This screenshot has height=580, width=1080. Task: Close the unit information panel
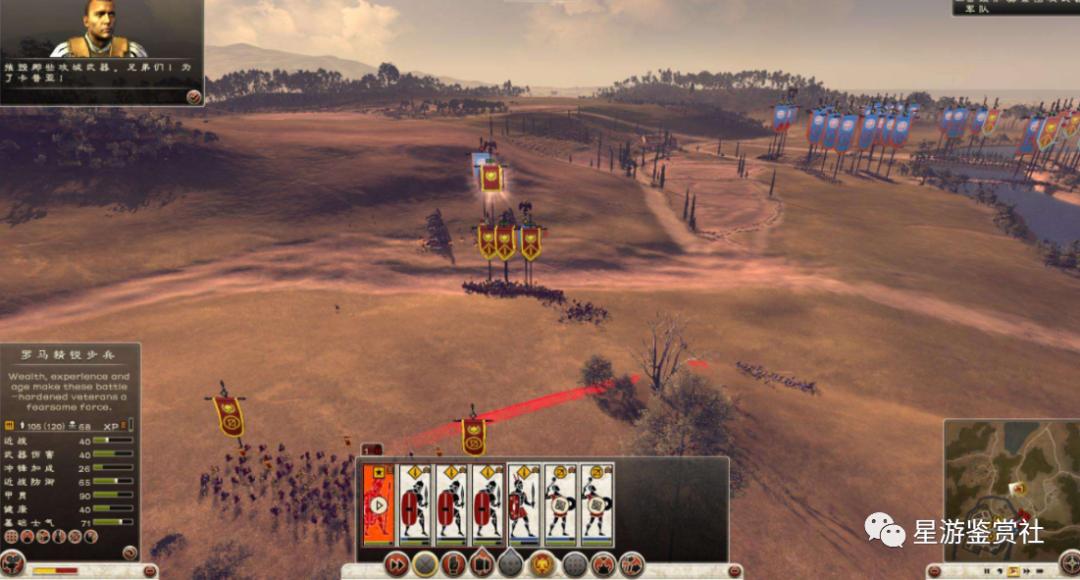tap(130, 552)
